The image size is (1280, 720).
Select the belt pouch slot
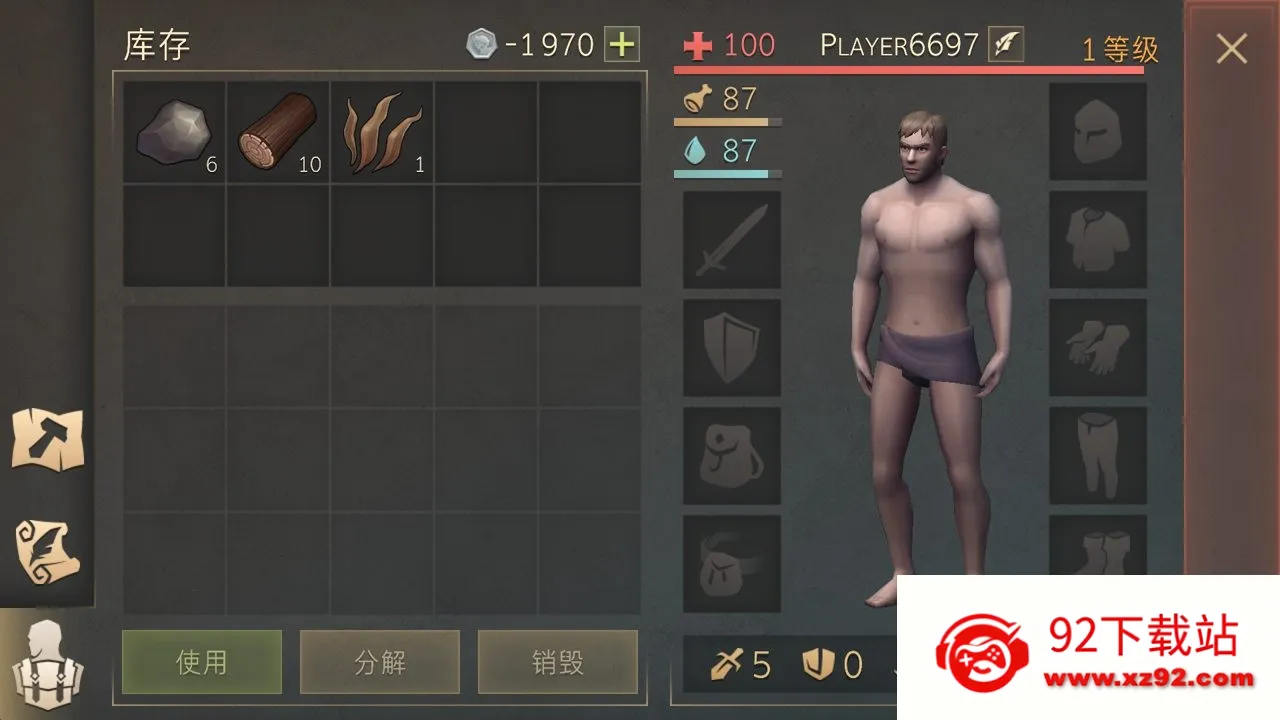(x=729, y=562)
